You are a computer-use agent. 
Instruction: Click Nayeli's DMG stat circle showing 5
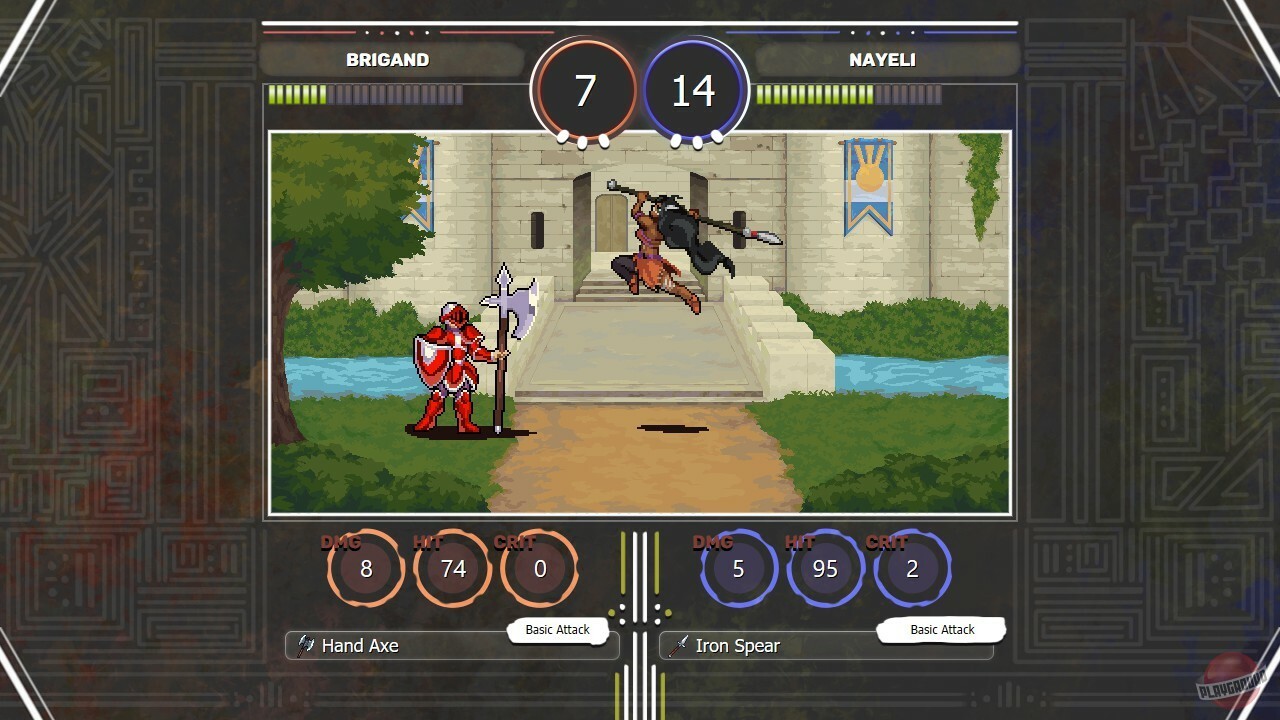[739, 568]
